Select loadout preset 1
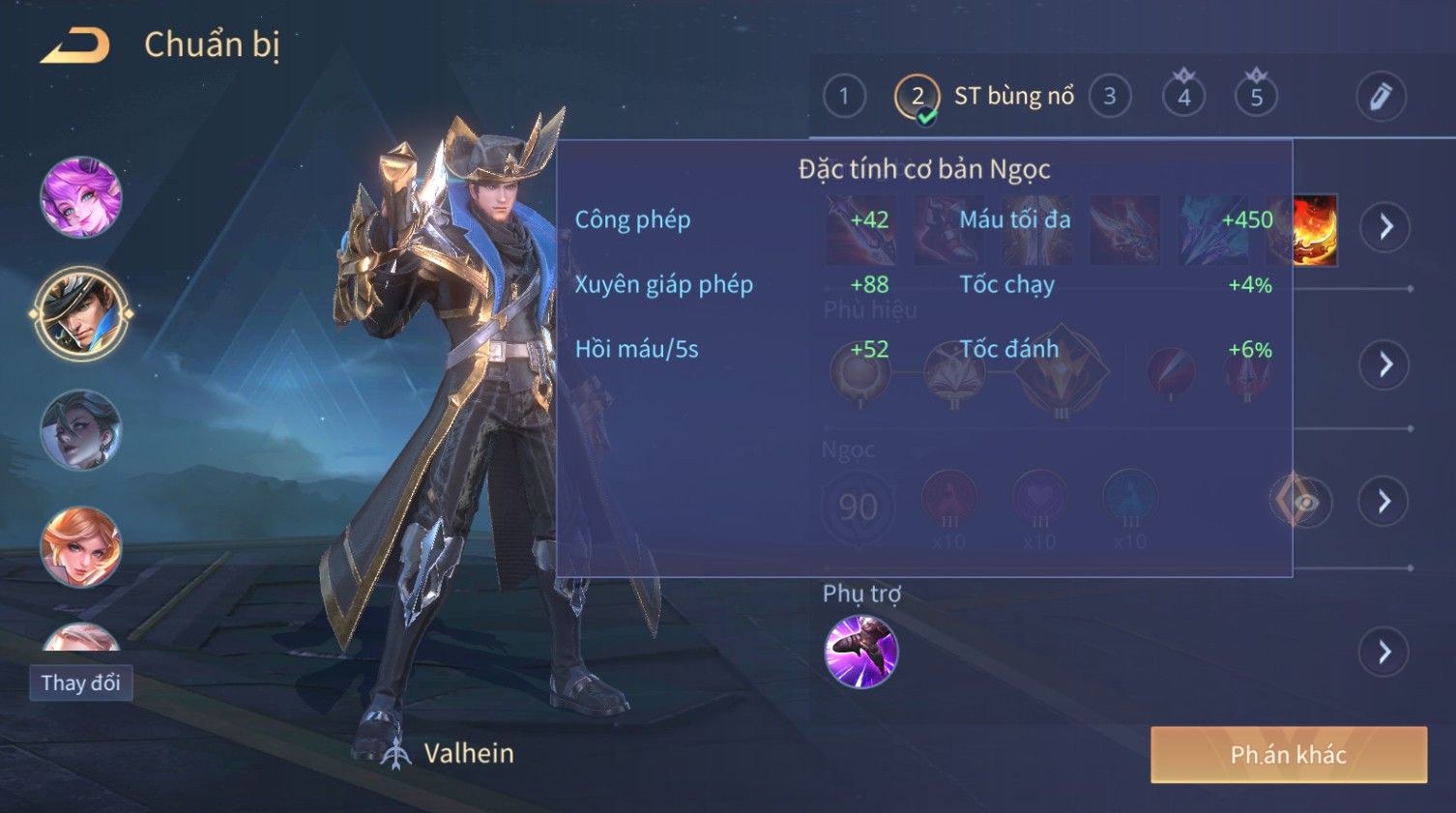1456x813 pixels. tap(844, 97)
